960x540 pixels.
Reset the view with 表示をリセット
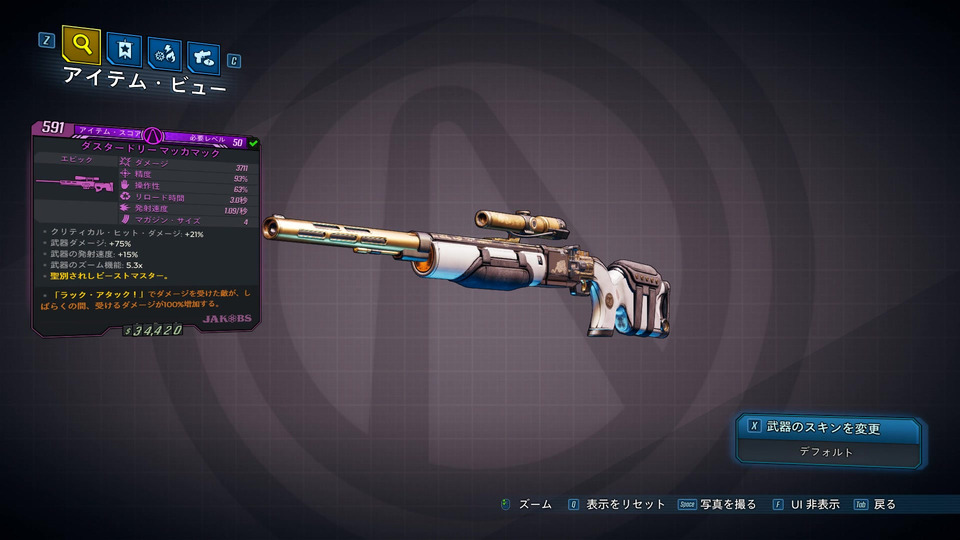616,505
